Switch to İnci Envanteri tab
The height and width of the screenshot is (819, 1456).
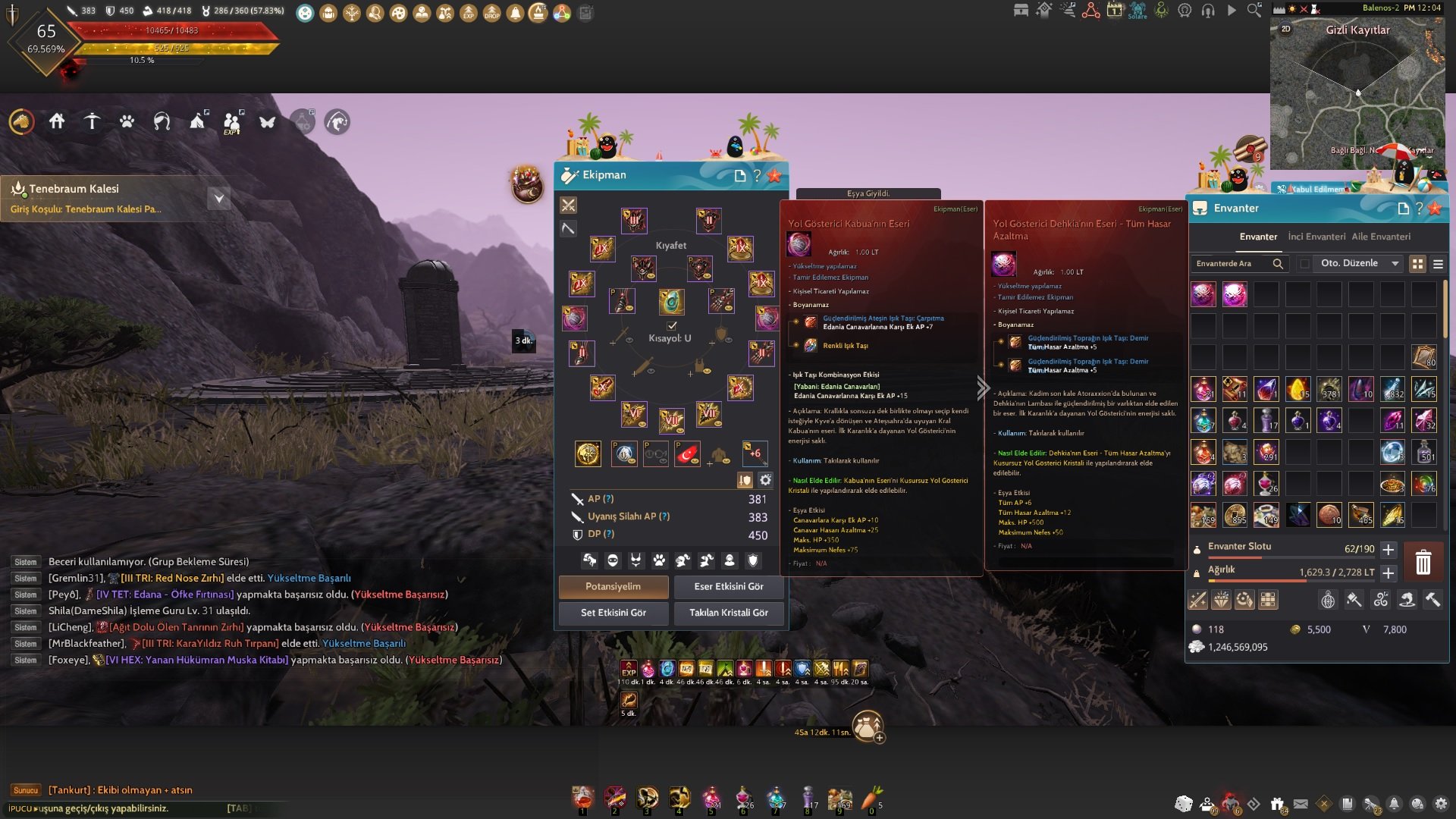tap(1316, 237)
